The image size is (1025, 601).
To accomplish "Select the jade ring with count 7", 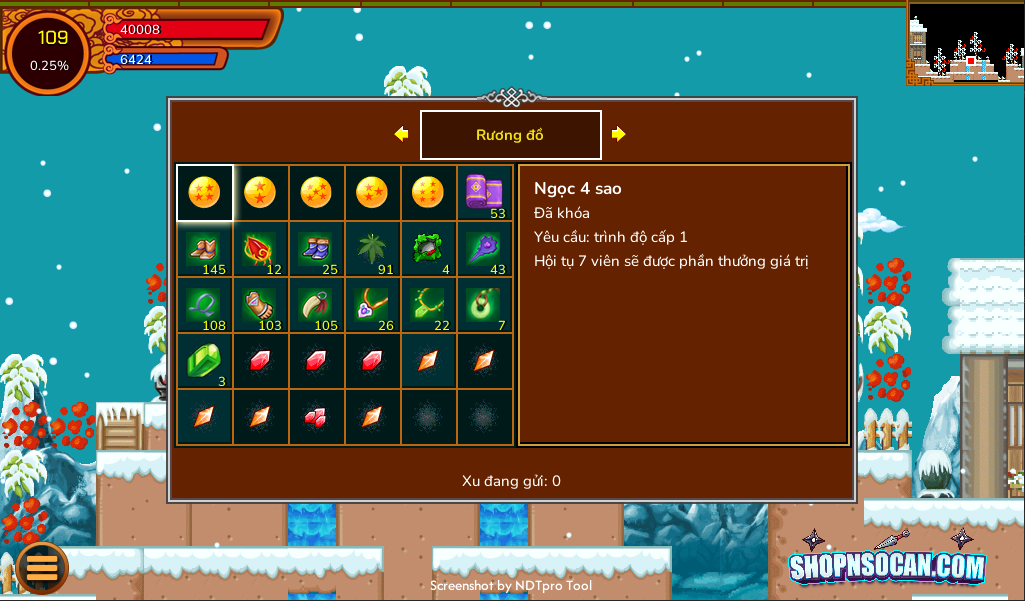I will pyautogui.click(x=485, y=305).
